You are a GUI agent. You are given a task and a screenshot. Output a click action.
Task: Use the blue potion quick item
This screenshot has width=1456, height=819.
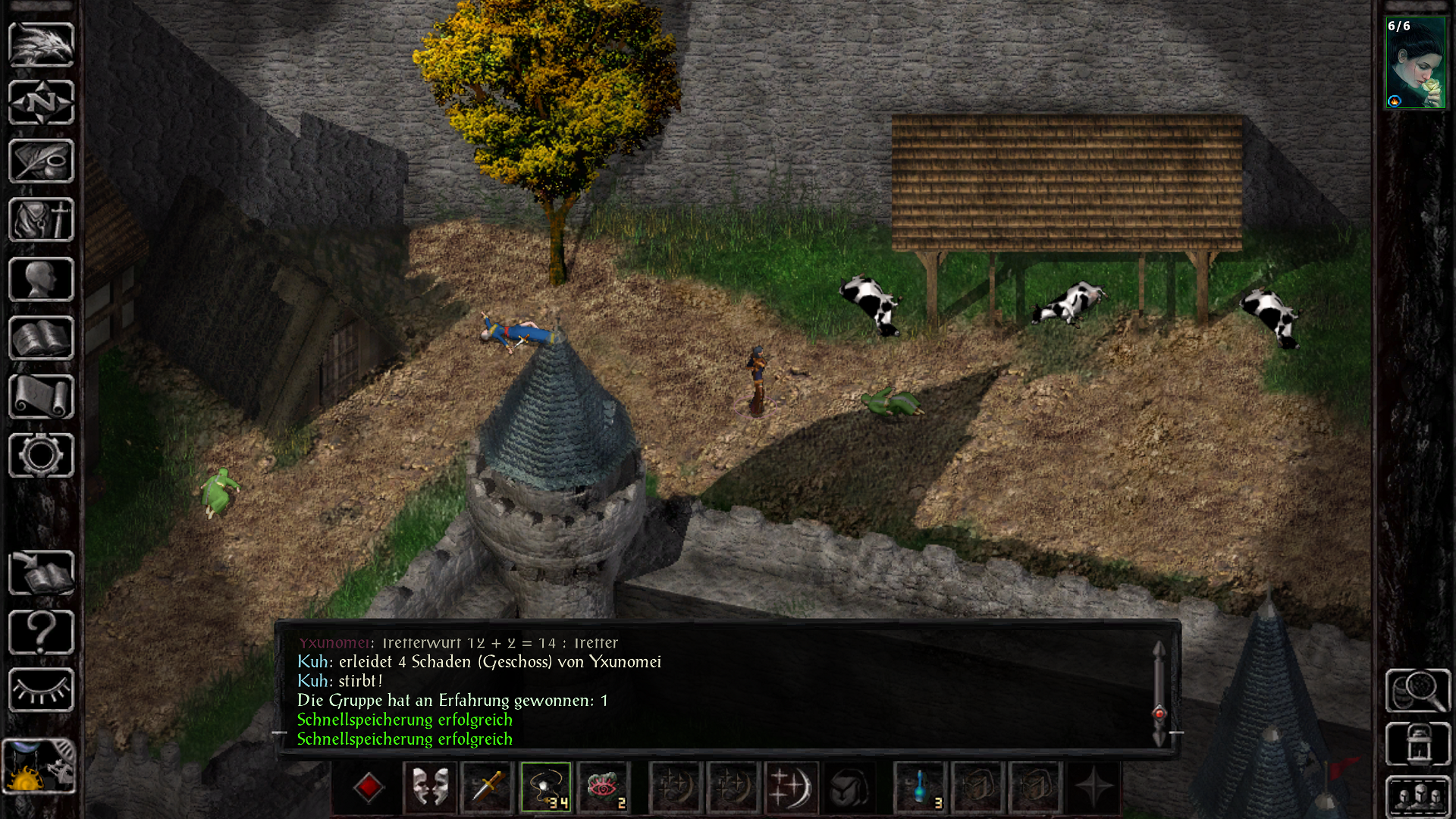point(920,787)
